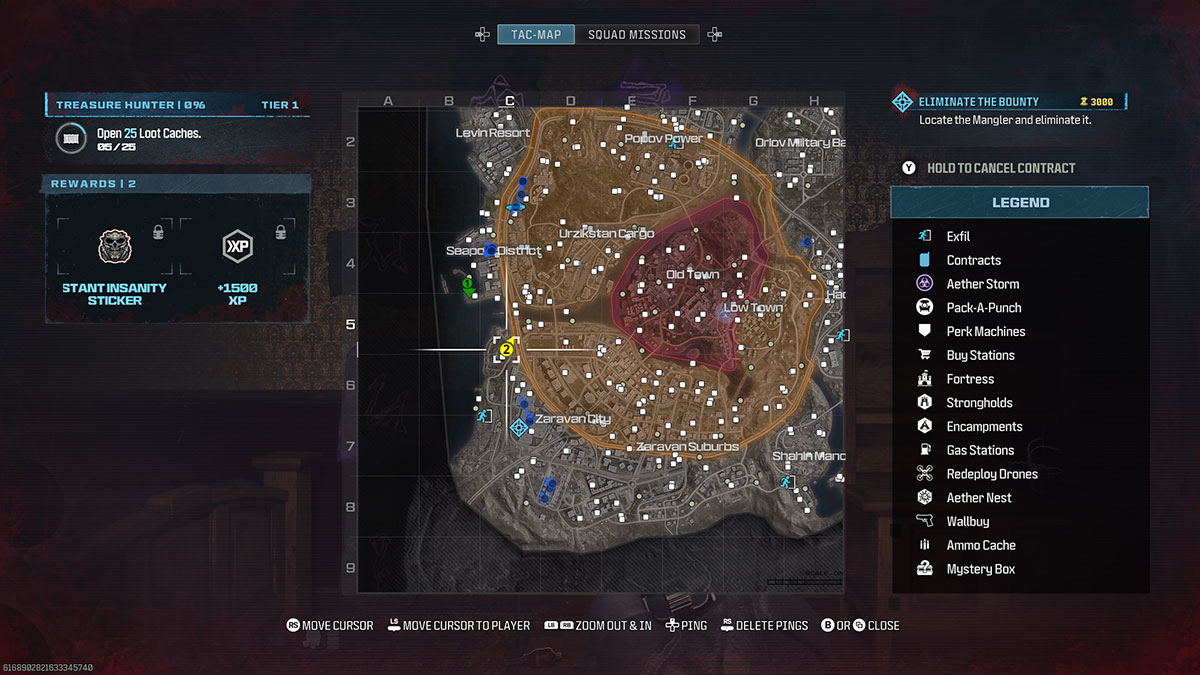Choose Aether Nest in the legend
The image size is (1200, 675).
coord(978,498)
